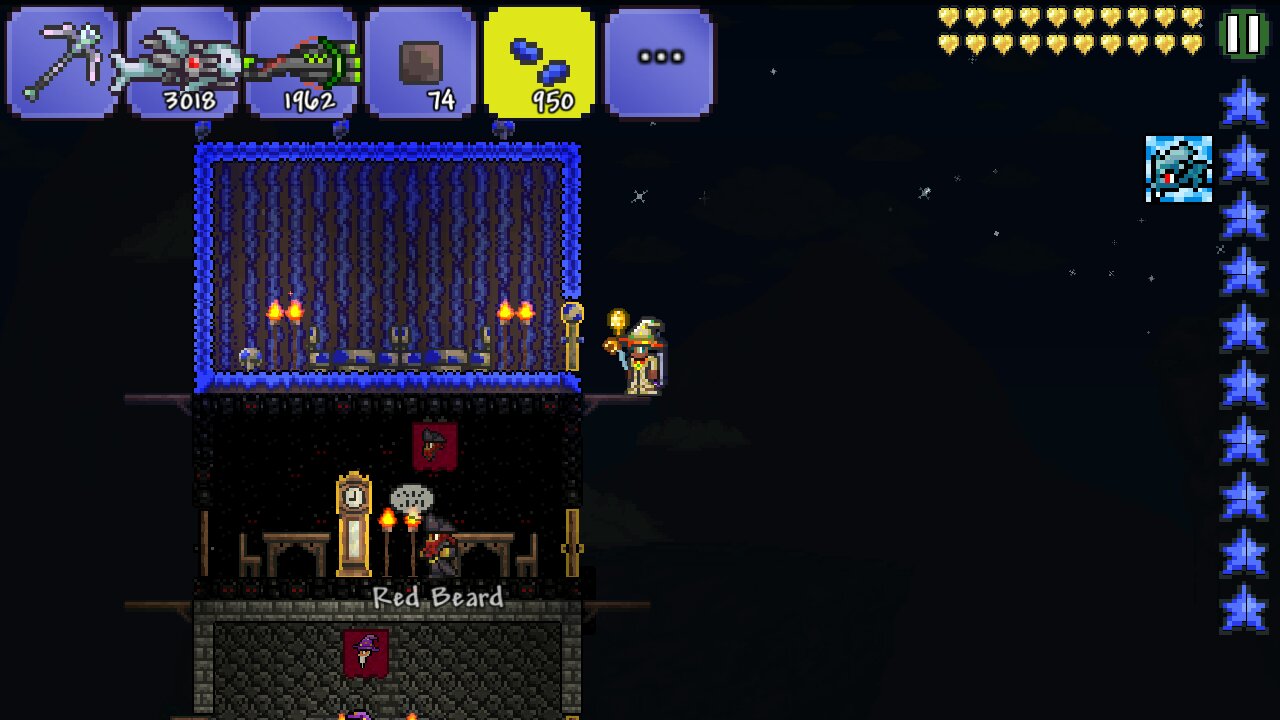Image resolution: width=1280 pixels, height=720 pixels.
Task: Pause the game
Action: click(x=1243, y=34)
